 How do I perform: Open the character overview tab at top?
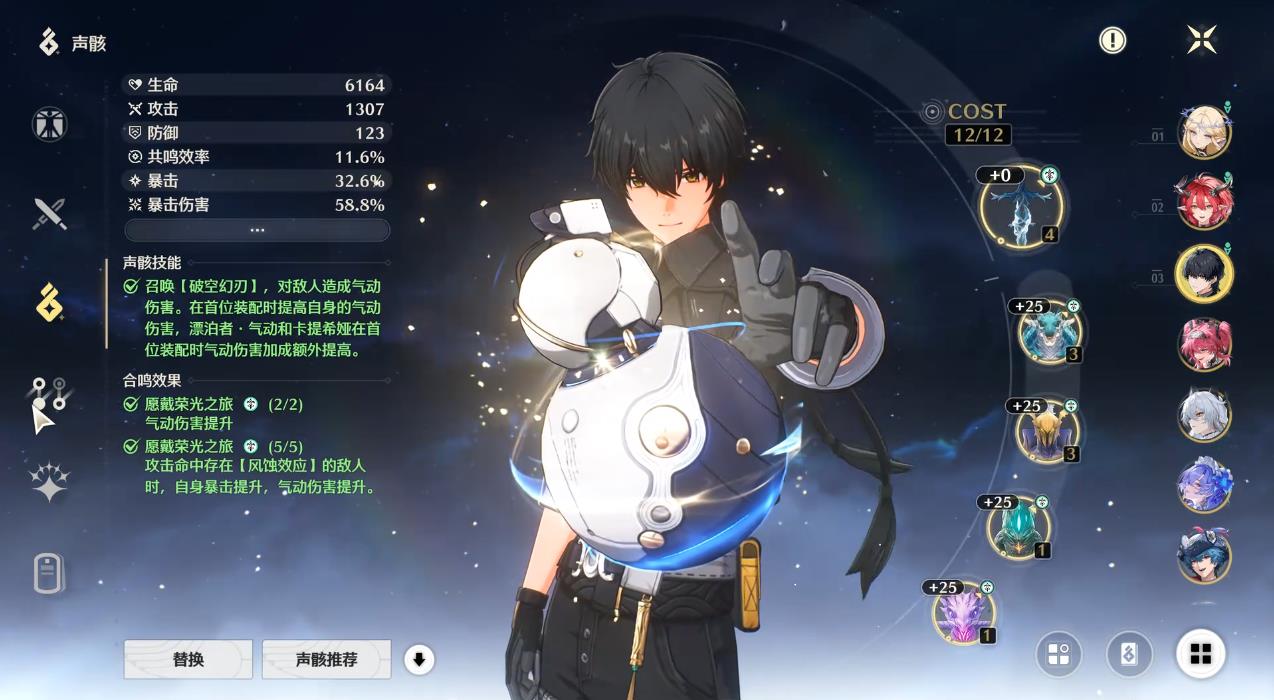49,124
